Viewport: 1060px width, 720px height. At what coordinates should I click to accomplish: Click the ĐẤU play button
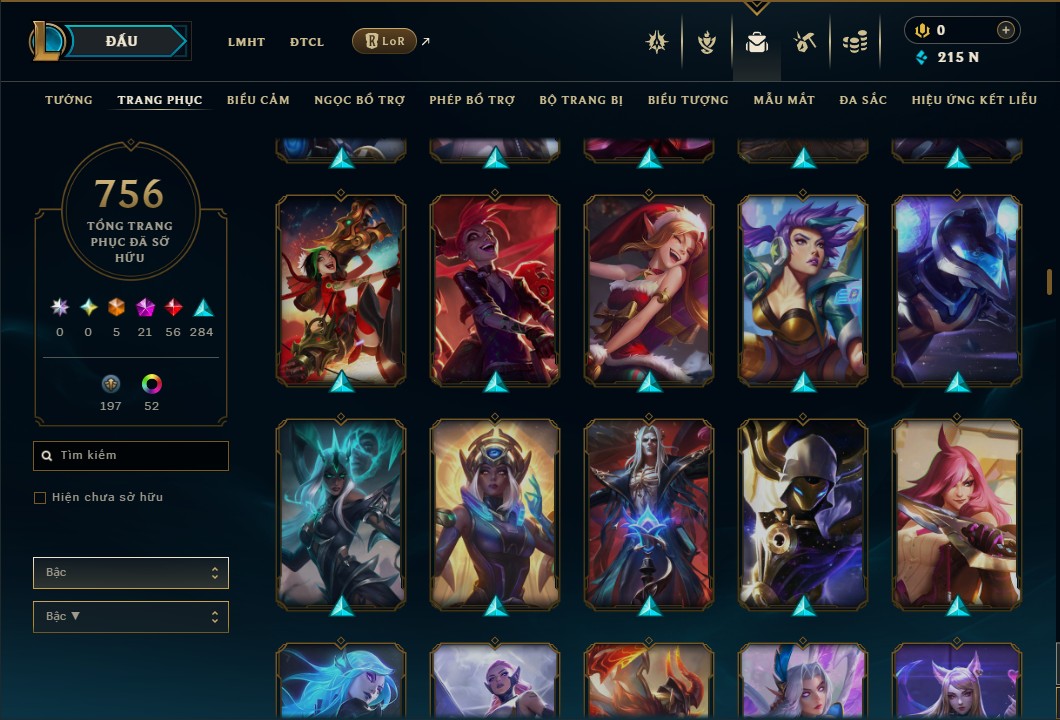pyautogui.click(x=122, y=41)
